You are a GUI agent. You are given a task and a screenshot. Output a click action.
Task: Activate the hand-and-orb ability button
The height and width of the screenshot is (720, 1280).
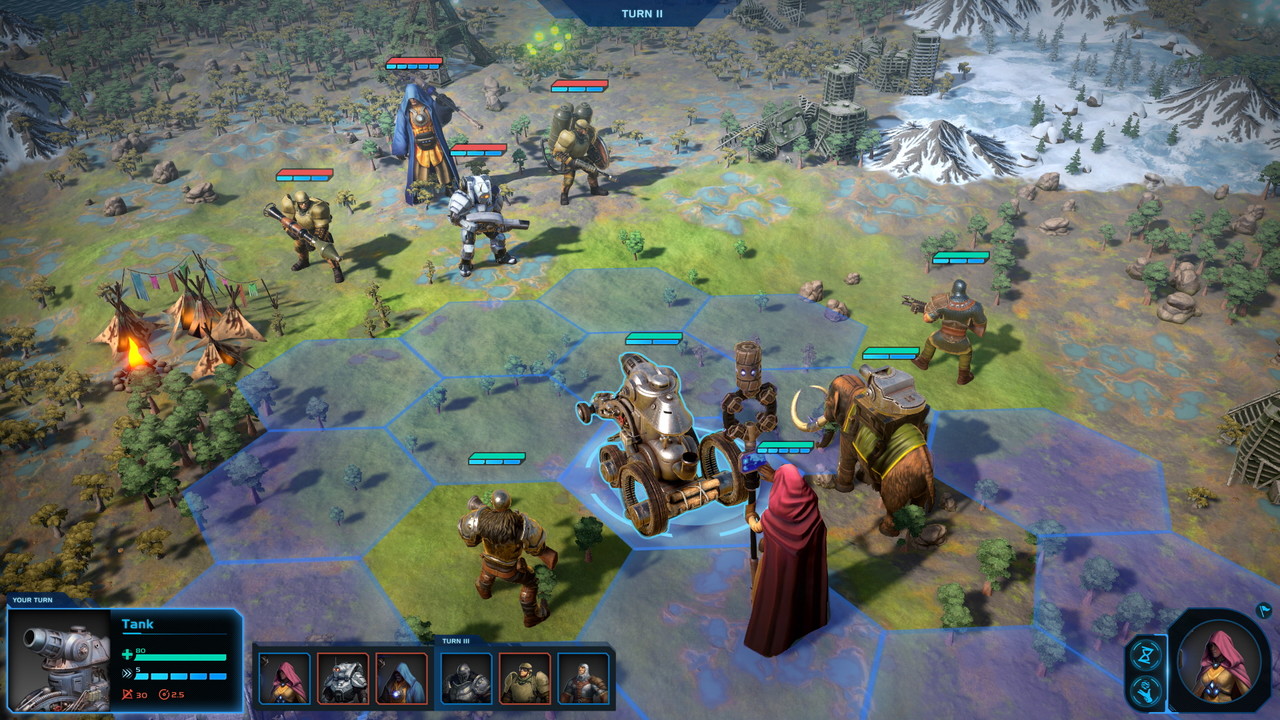coord(1147,690)
